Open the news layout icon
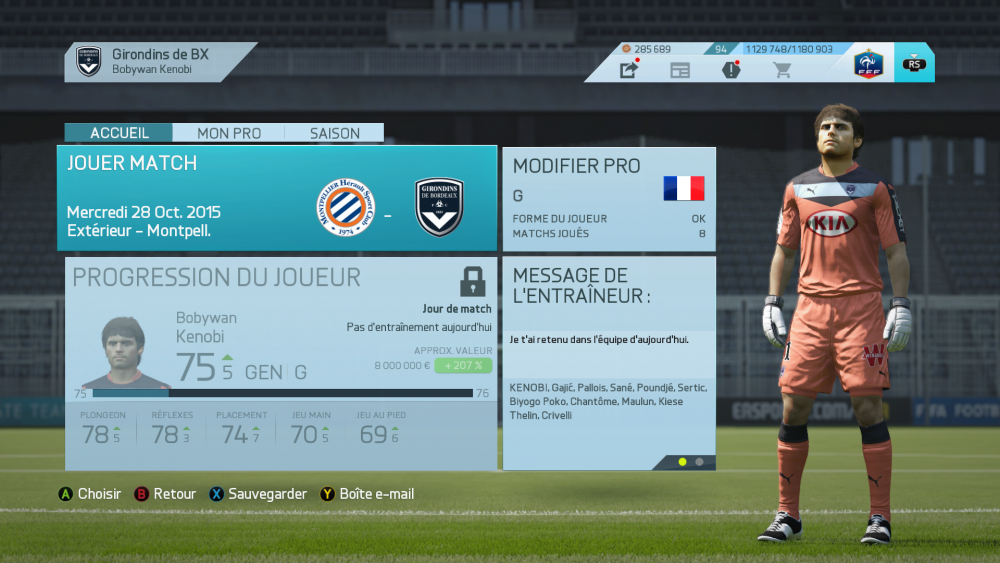1000x563 pixels. pyautogui.click(x=680, y=70)
